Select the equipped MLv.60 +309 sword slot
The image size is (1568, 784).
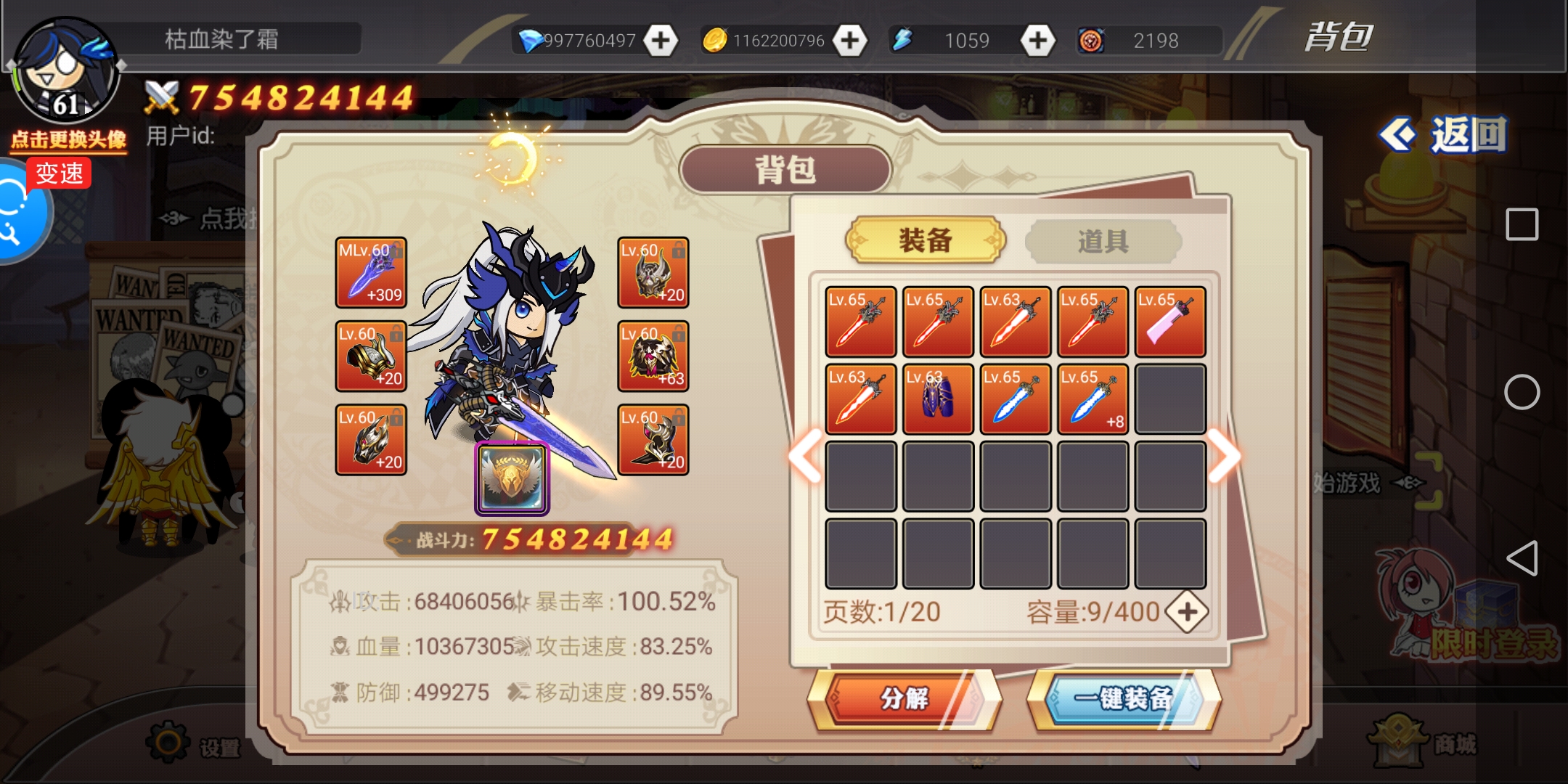coord(371,273)
